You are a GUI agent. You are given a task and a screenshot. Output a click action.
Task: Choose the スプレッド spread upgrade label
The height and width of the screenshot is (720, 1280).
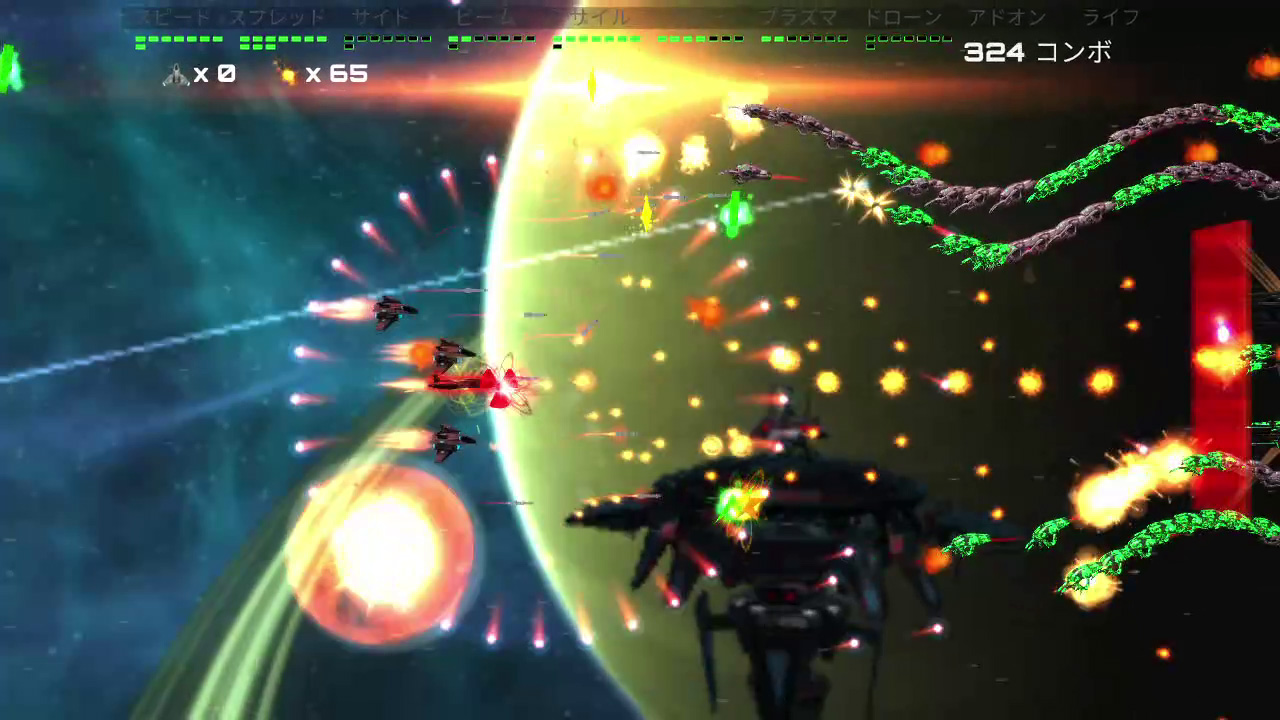277,18
